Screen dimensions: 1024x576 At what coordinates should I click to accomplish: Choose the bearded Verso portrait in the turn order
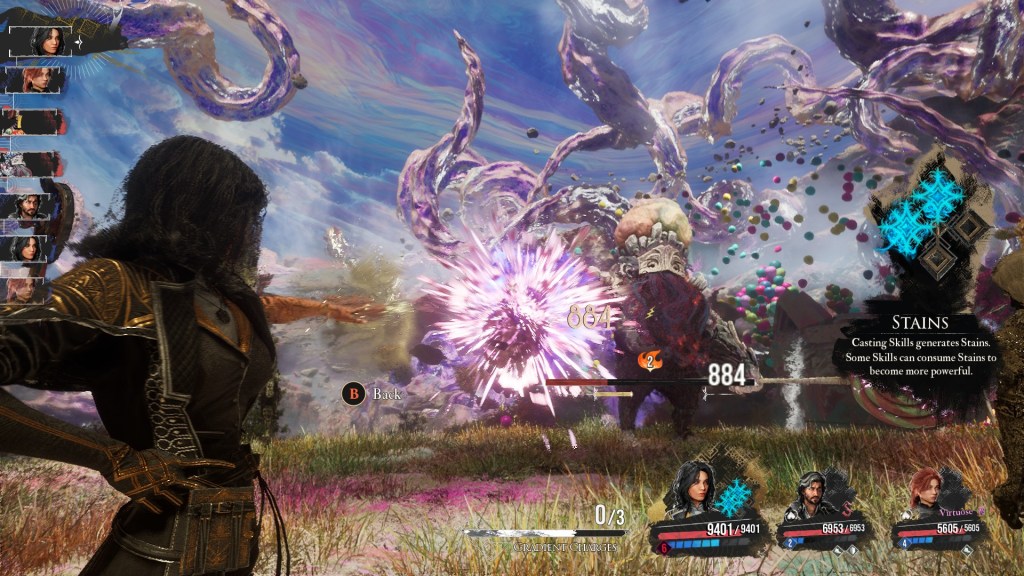tap(30, 206)
